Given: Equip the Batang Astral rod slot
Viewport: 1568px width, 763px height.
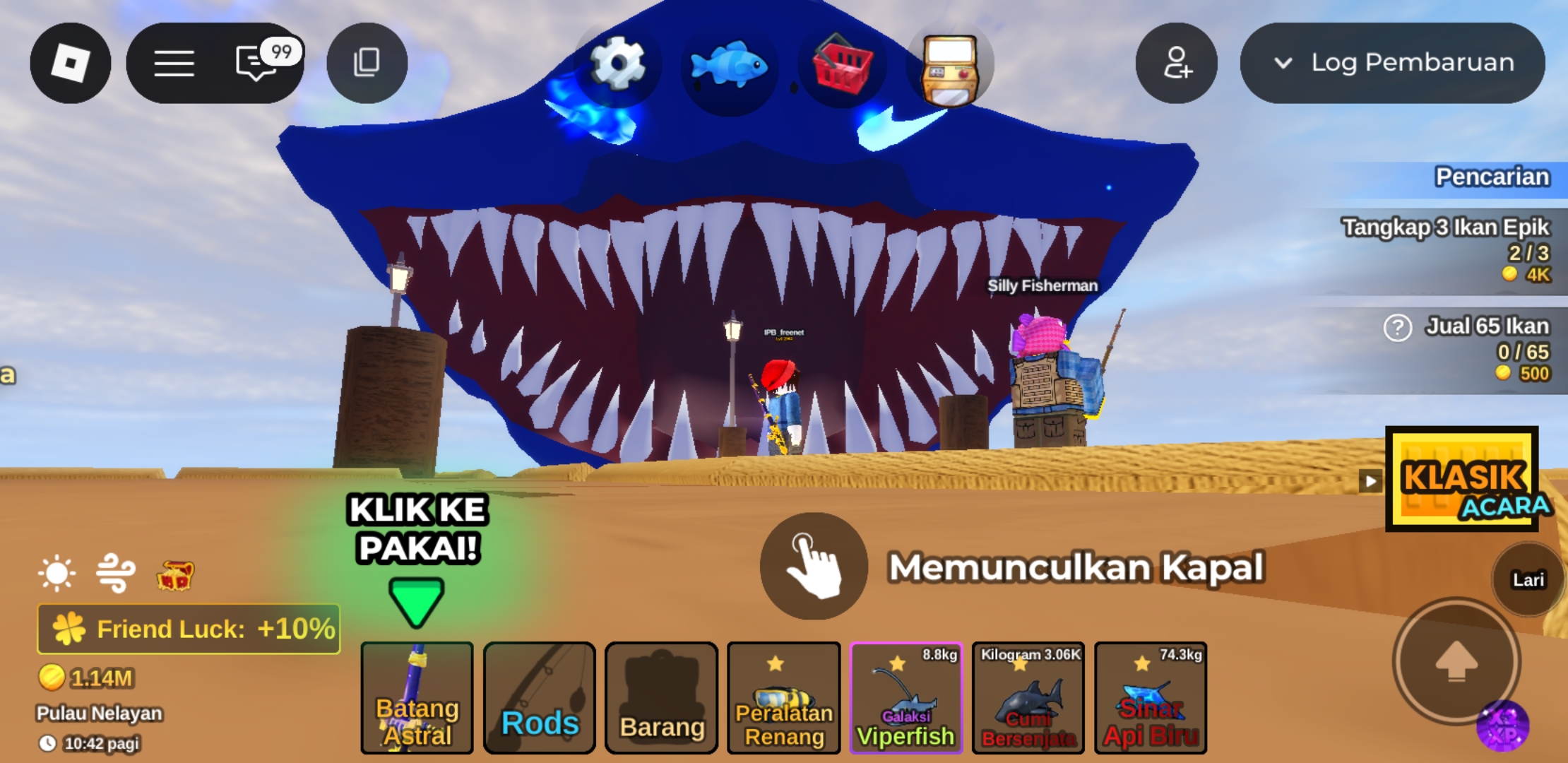Looking at the screenshot, I should pyautogui.click(x=417, y=697).
